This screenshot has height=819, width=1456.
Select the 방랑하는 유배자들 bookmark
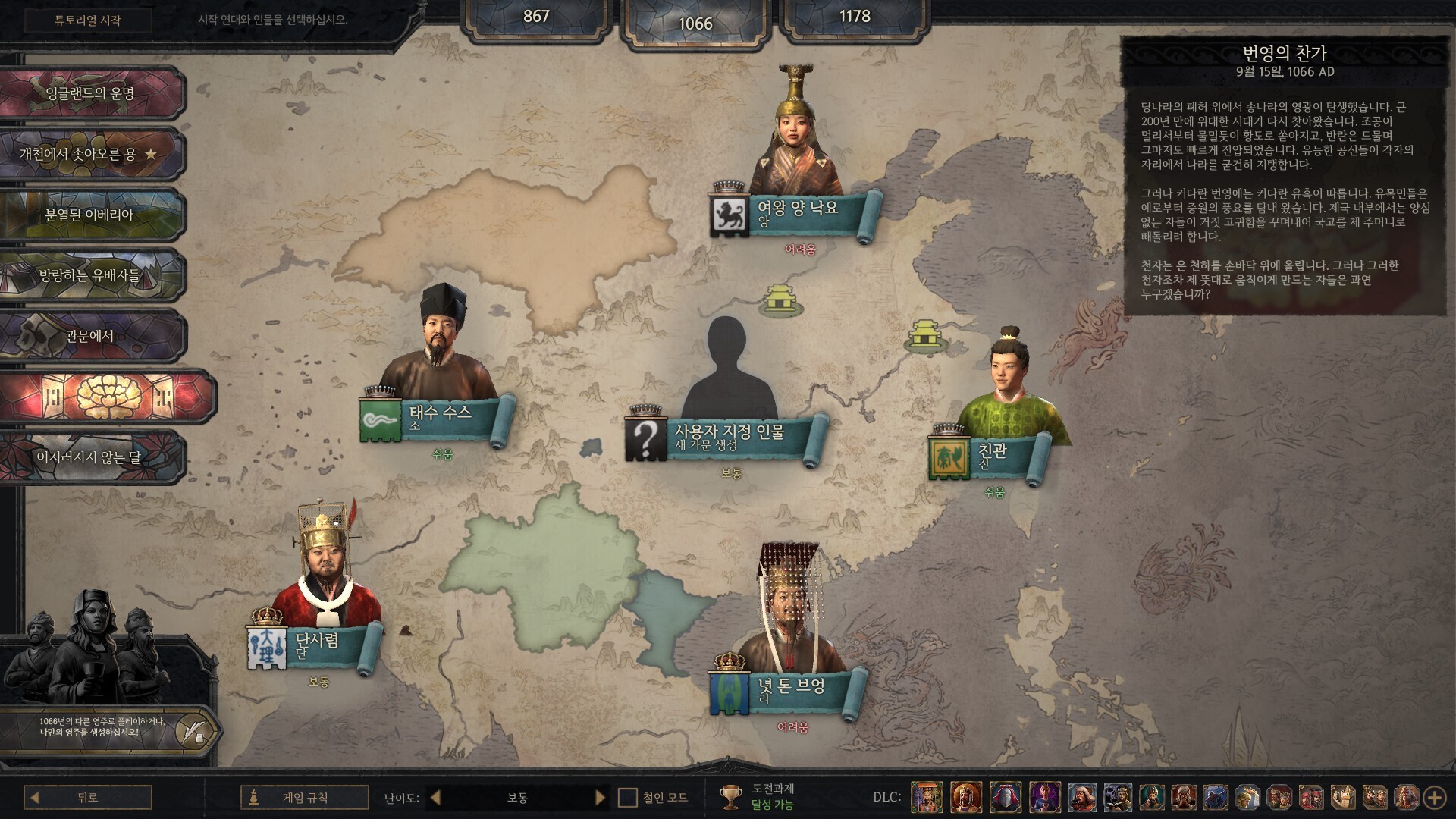coord(90,275)
